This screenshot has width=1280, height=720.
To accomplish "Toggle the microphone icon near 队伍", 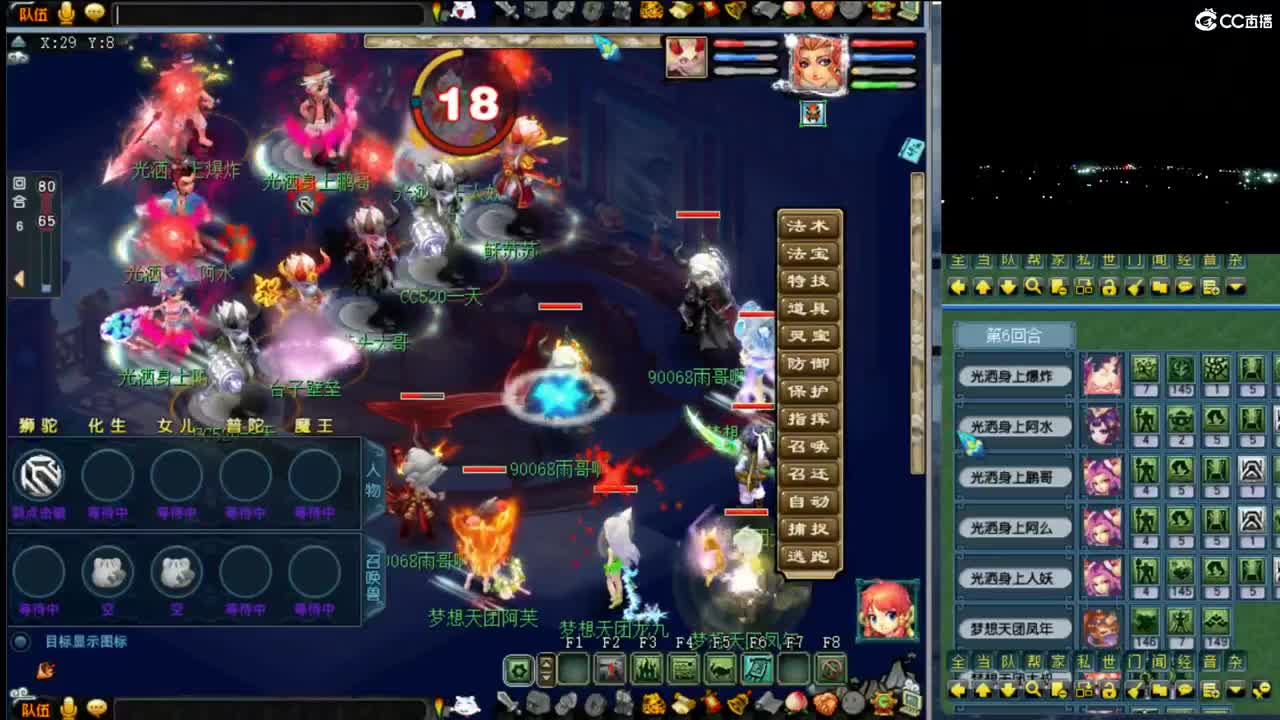I will pos(65,13).
